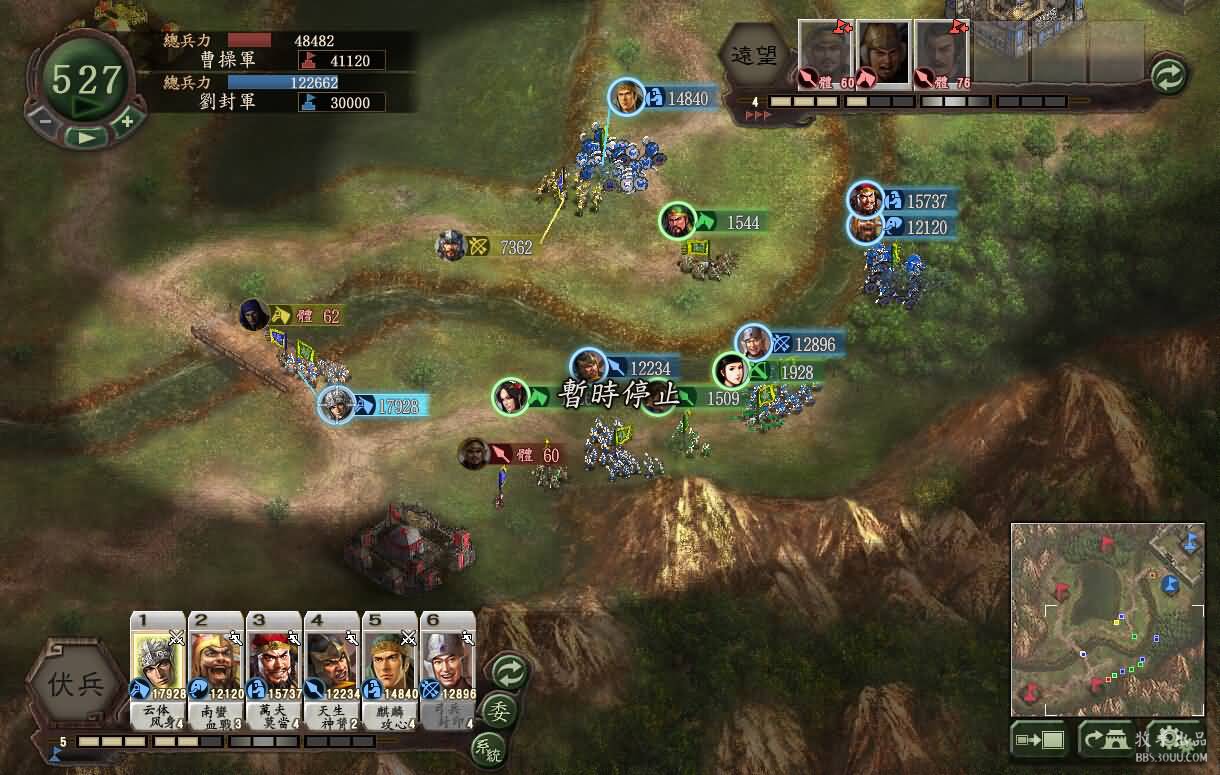Image resolution: width=1220 pixels, height=775 pixels.
Task: Pick officer card number 4 with 12234 troops
Action: click(x=332, y=665)
